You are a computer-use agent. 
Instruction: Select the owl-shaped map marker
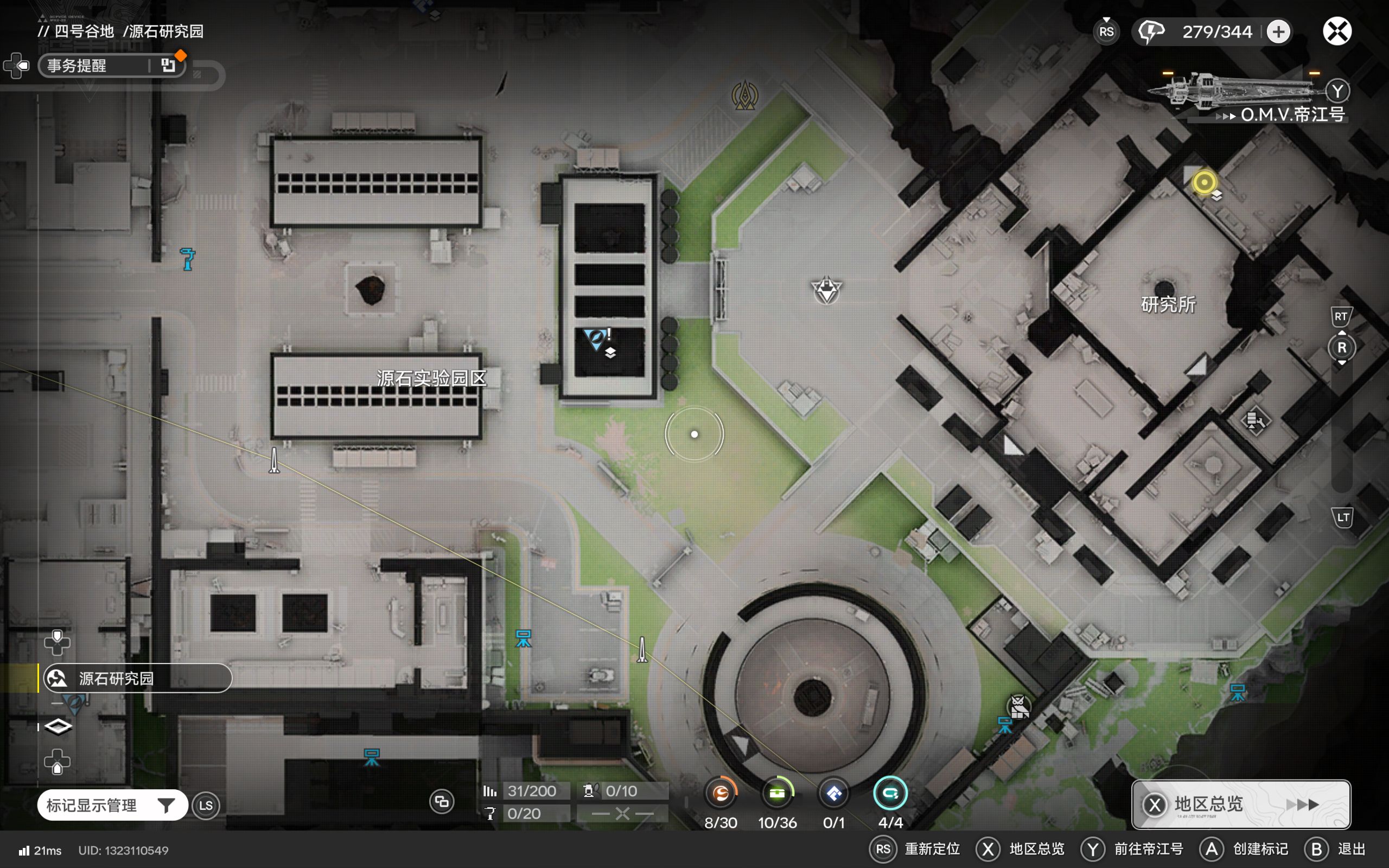(x=1018, y=707)
